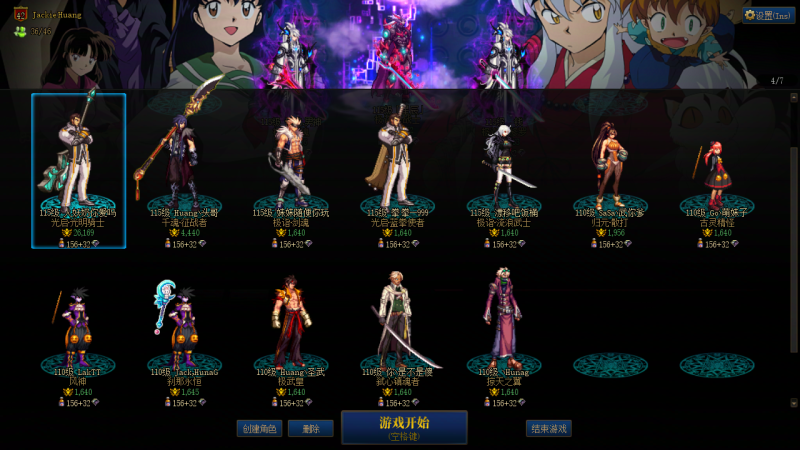The image size is (800, 450).
Task: Click the JackieHuang account emblem
Action: (x=20, y=15)
